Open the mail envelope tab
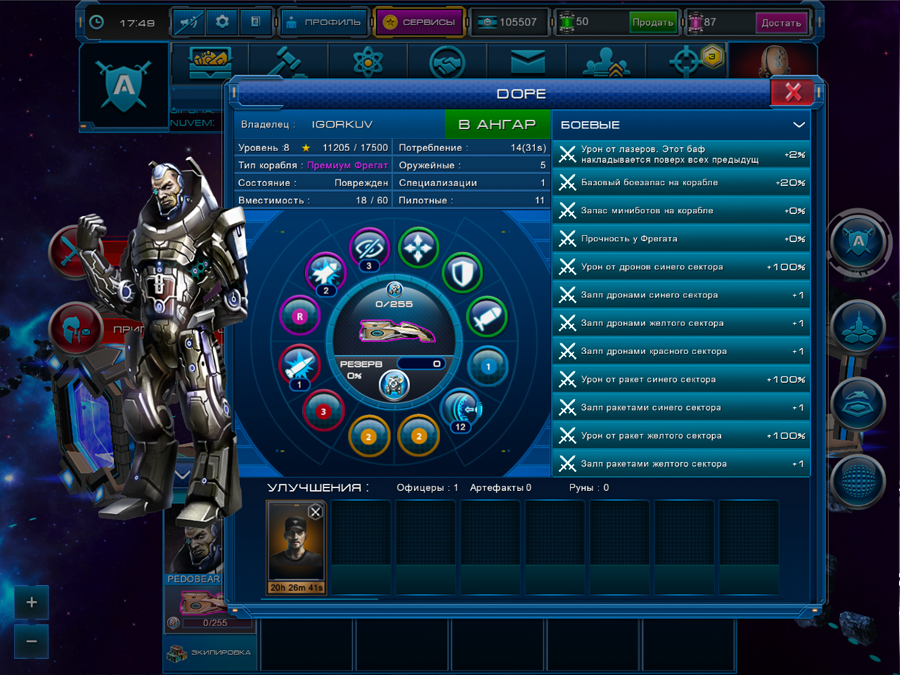This screenshot has width=900, height=675. point(527,63)
